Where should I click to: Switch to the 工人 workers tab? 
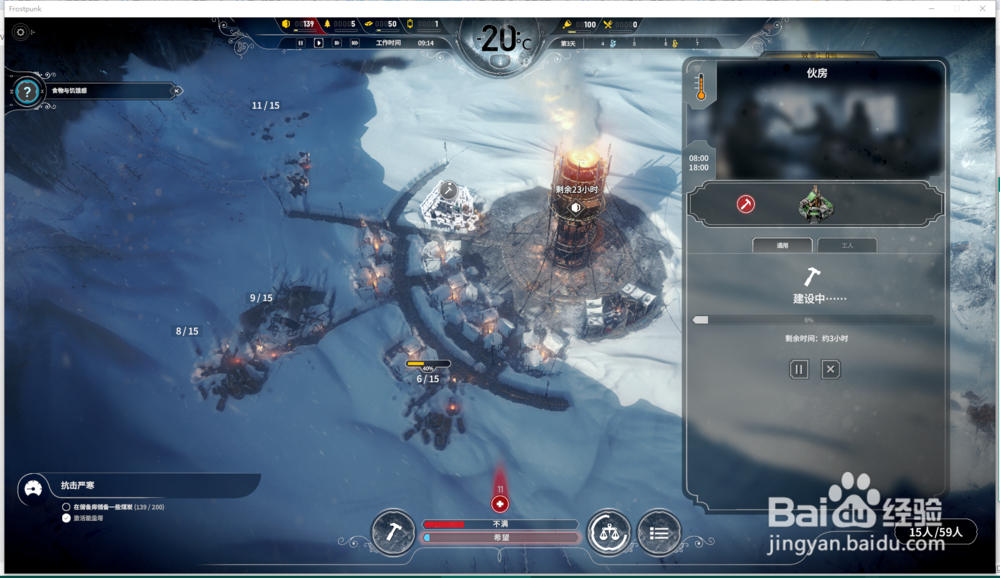[847, 245]
